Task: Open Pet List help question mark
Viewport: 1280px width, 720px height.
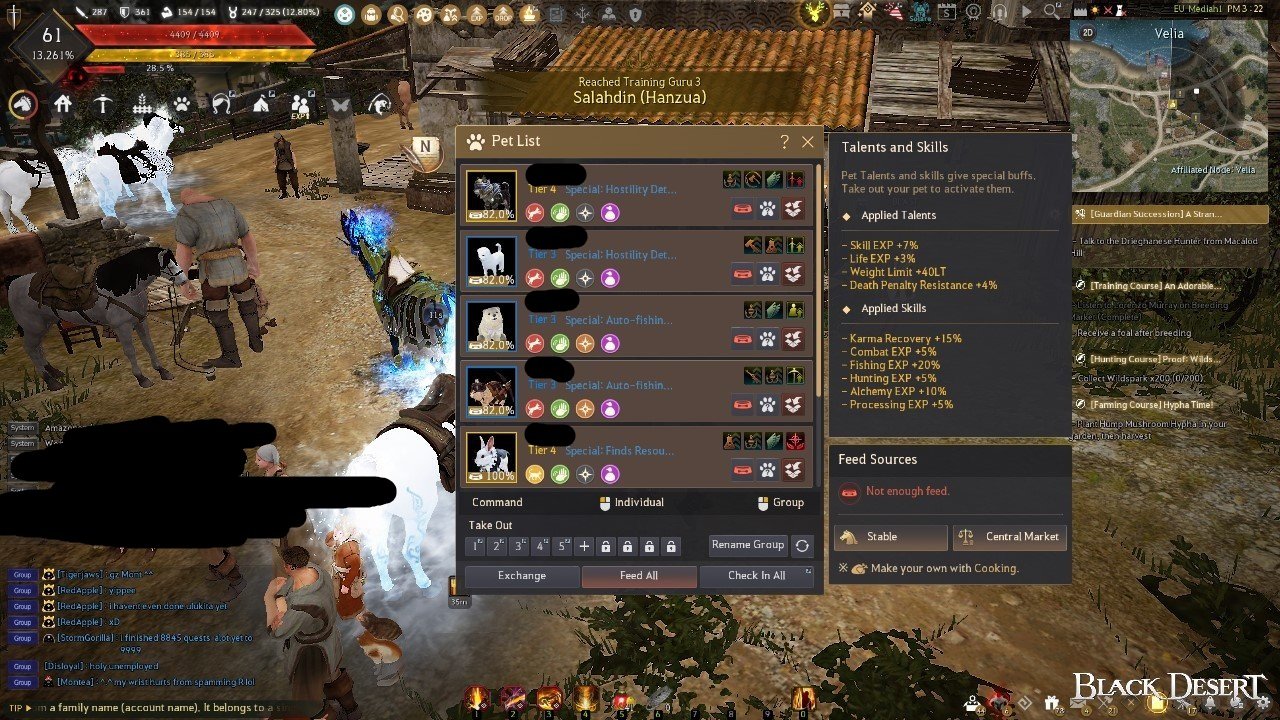Action: pyautogui.click(x=784, y=142)
